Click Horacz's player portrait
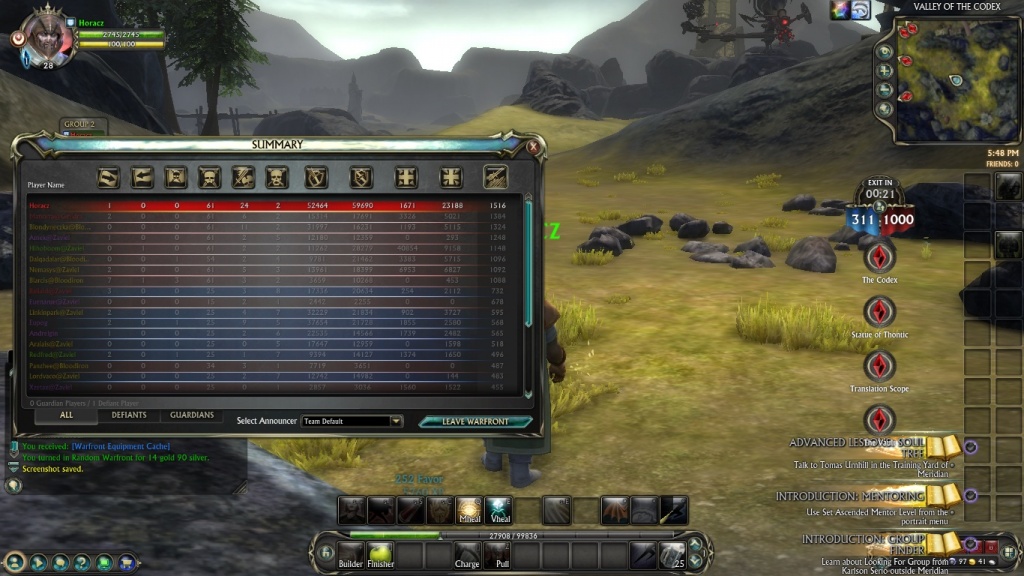Image resolution: width=1024 pixels, height=576 pixels. click(47, 35)
